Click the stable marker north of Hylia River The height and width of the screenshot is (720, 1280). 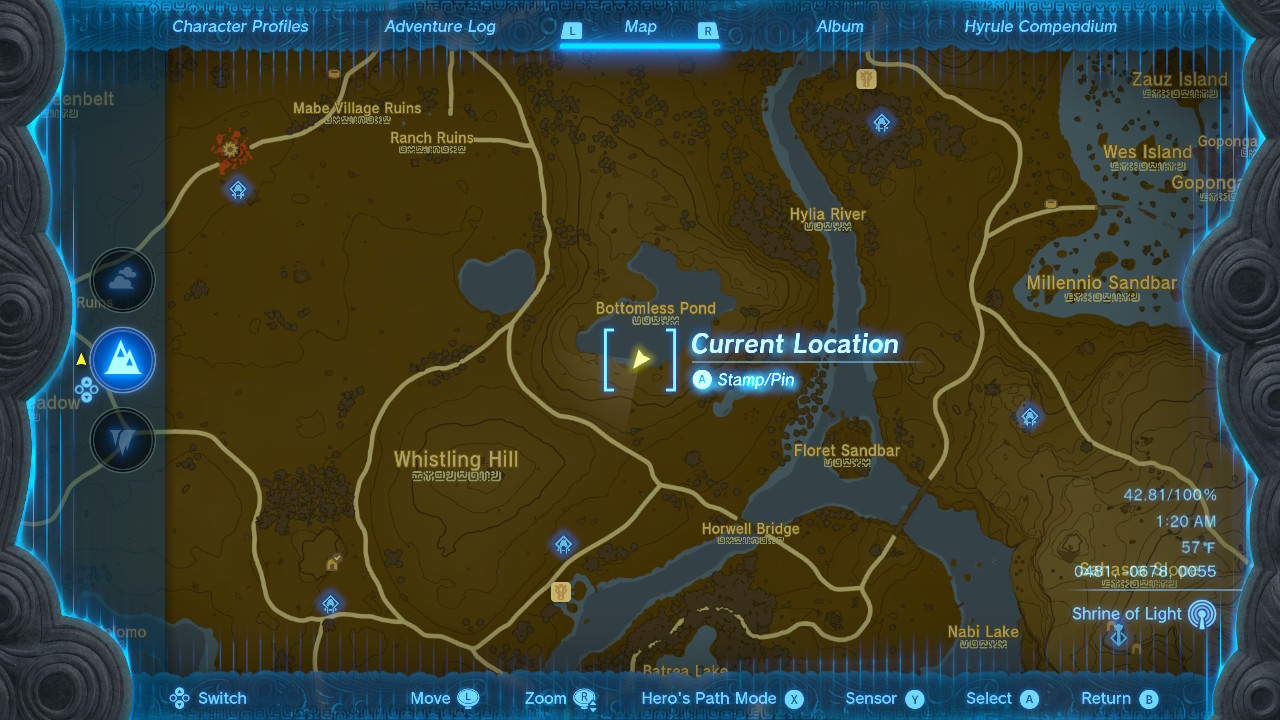pos(868,77)
